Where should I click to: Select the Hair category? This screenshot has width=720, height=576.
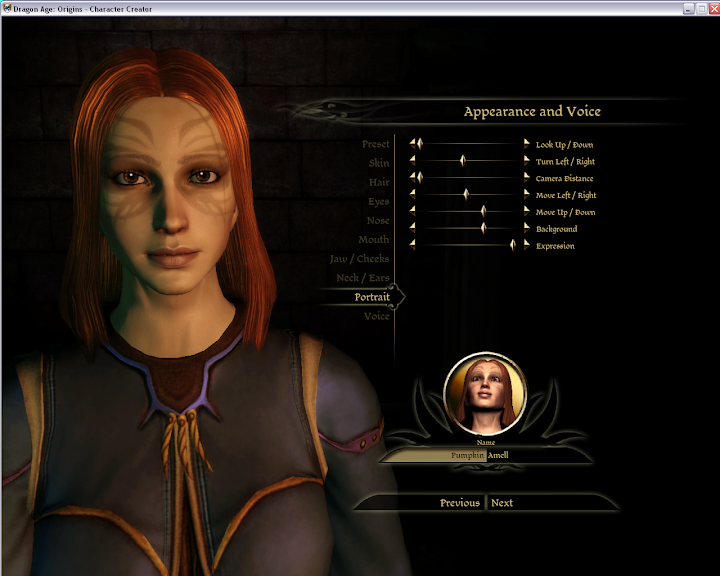point(379,182)
